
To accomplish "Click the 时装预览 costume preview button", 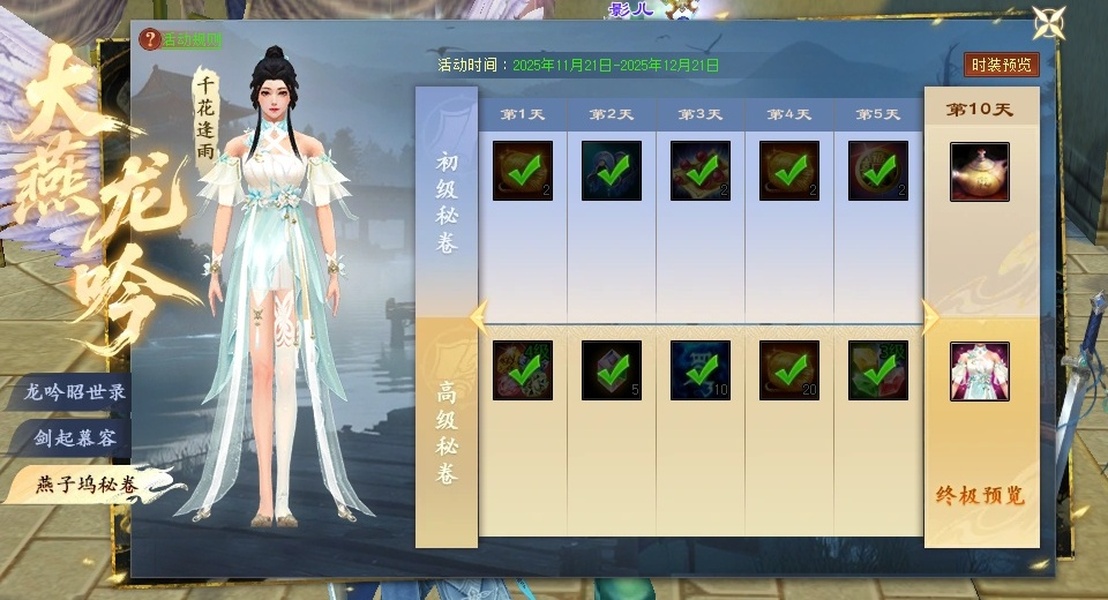I will pyautogui.click(x=1001, y=65).
